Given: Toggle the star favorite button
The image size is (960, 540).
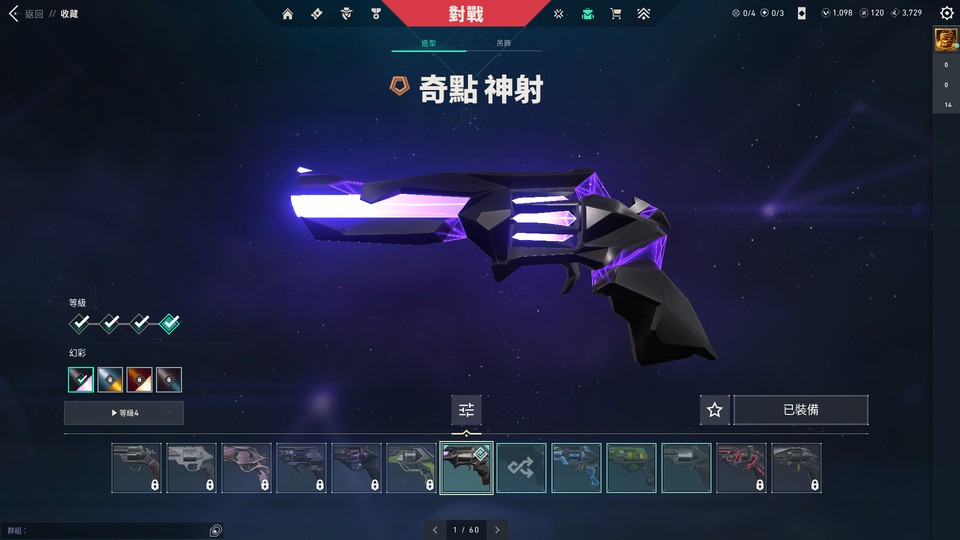Looking at the screenshot, I should [x=714, y=410].
